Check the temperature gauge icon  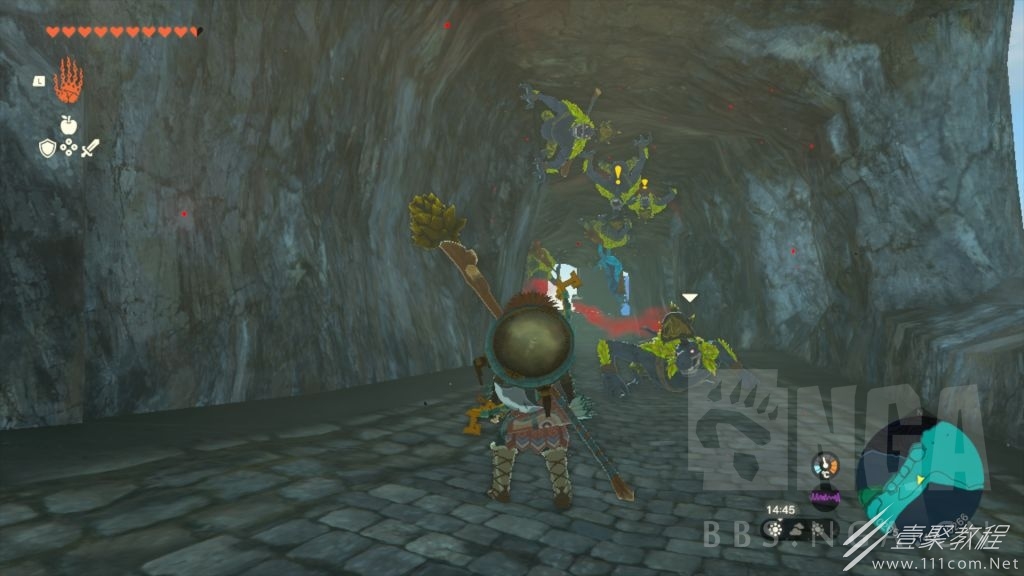pyautogui.click(x=825, y=466)
